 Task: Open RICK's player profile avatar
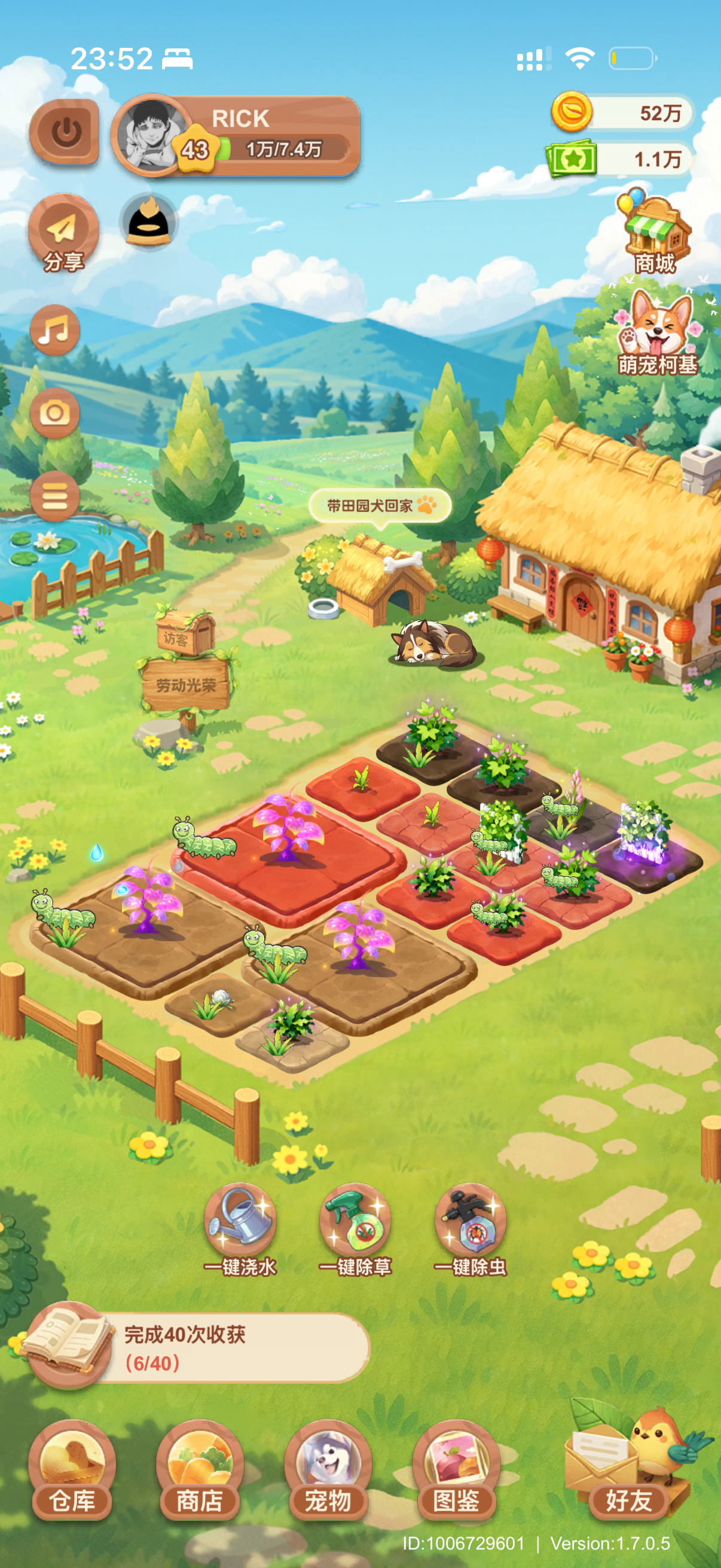(151, 135)
